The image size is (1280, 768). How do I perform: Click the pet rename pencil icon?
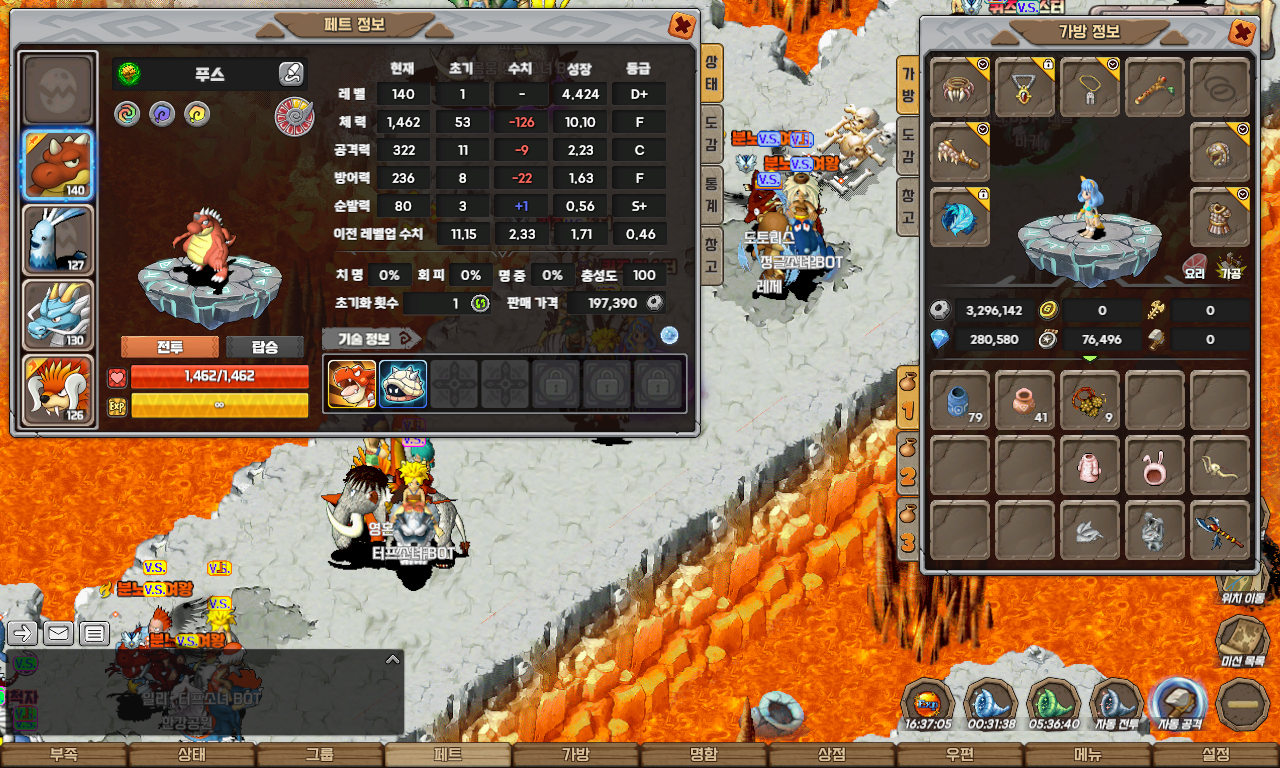[290, 73]
